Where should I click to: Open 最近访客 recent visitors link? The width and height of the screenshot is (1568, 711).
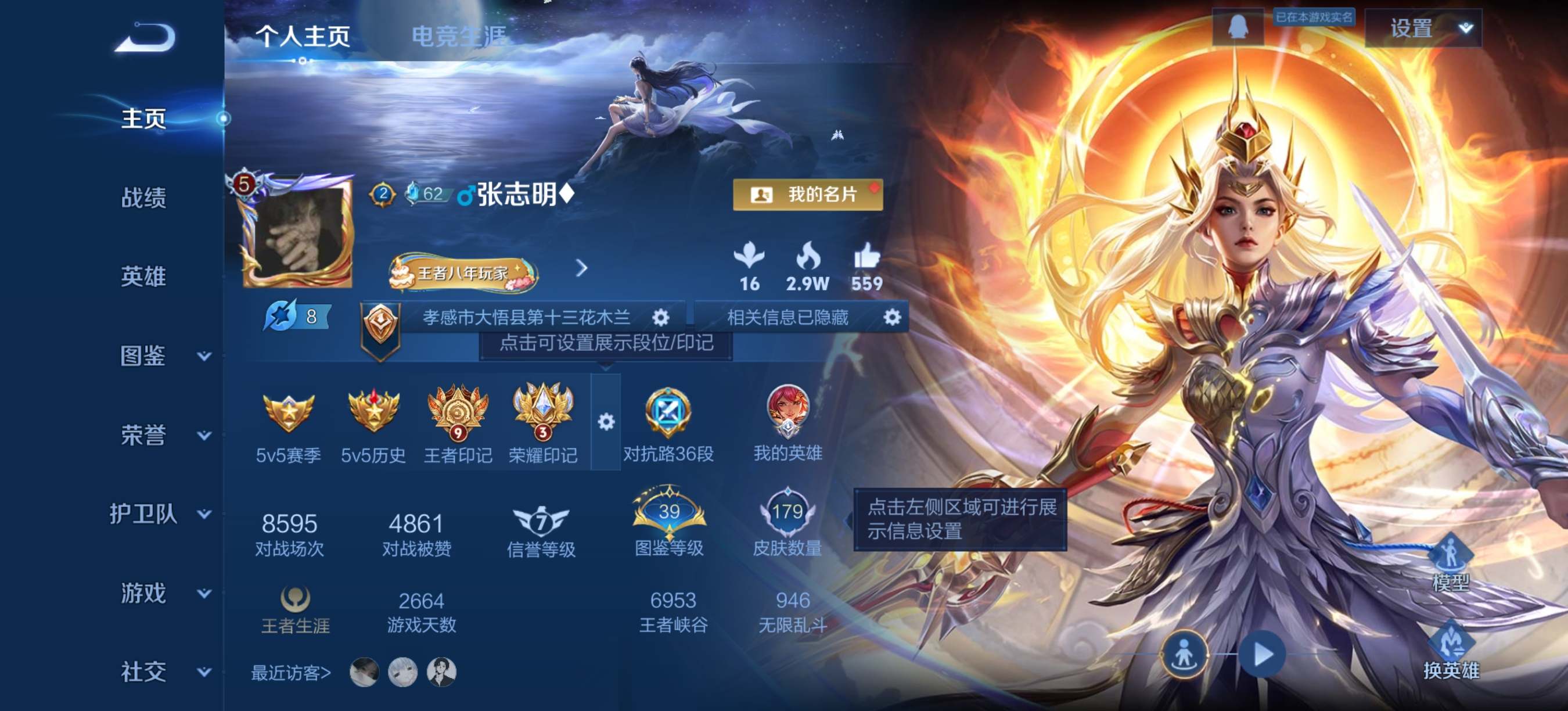click(x=290, y=674)
